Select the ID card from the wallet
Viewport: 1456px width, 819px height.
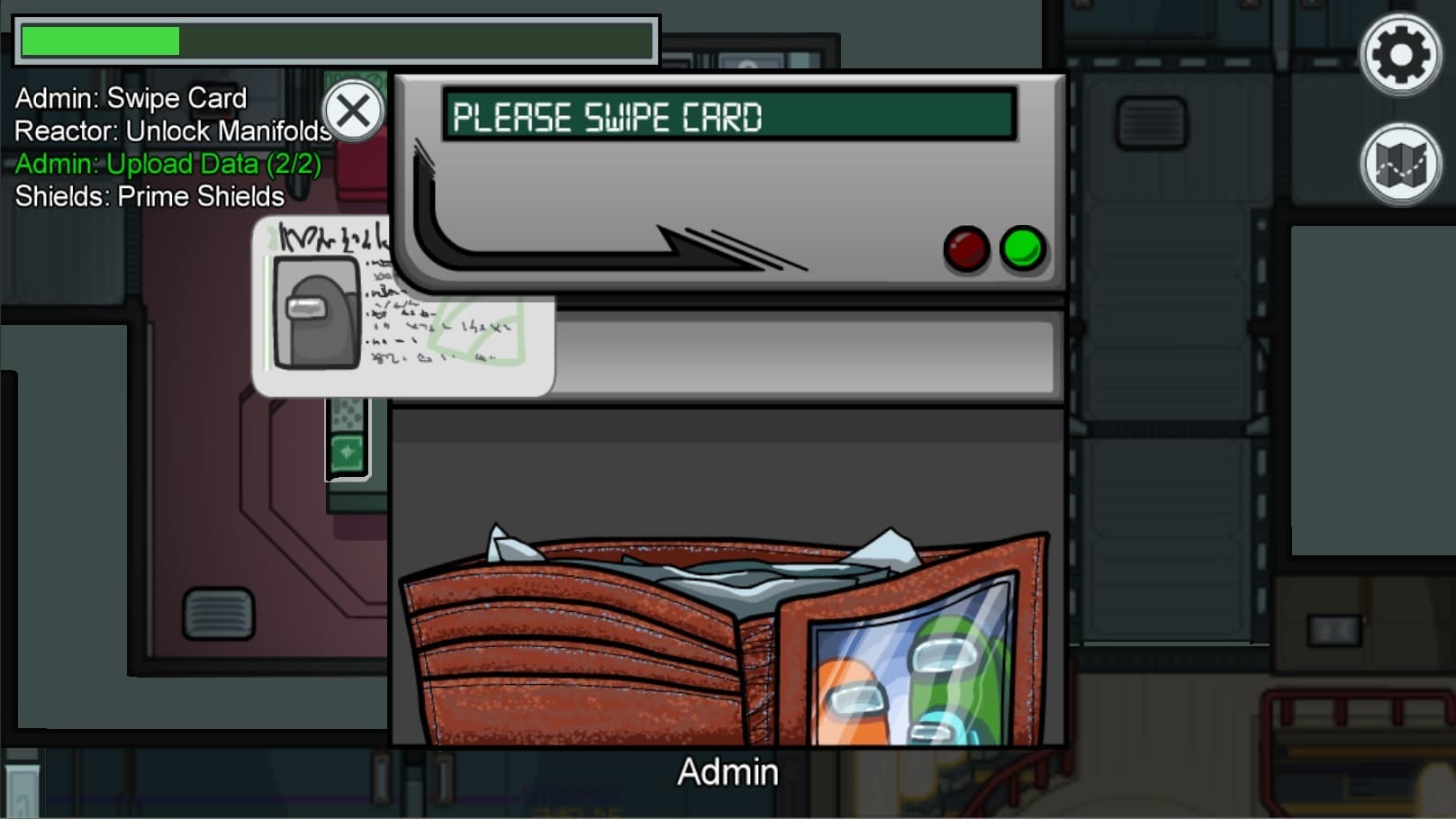402,309
